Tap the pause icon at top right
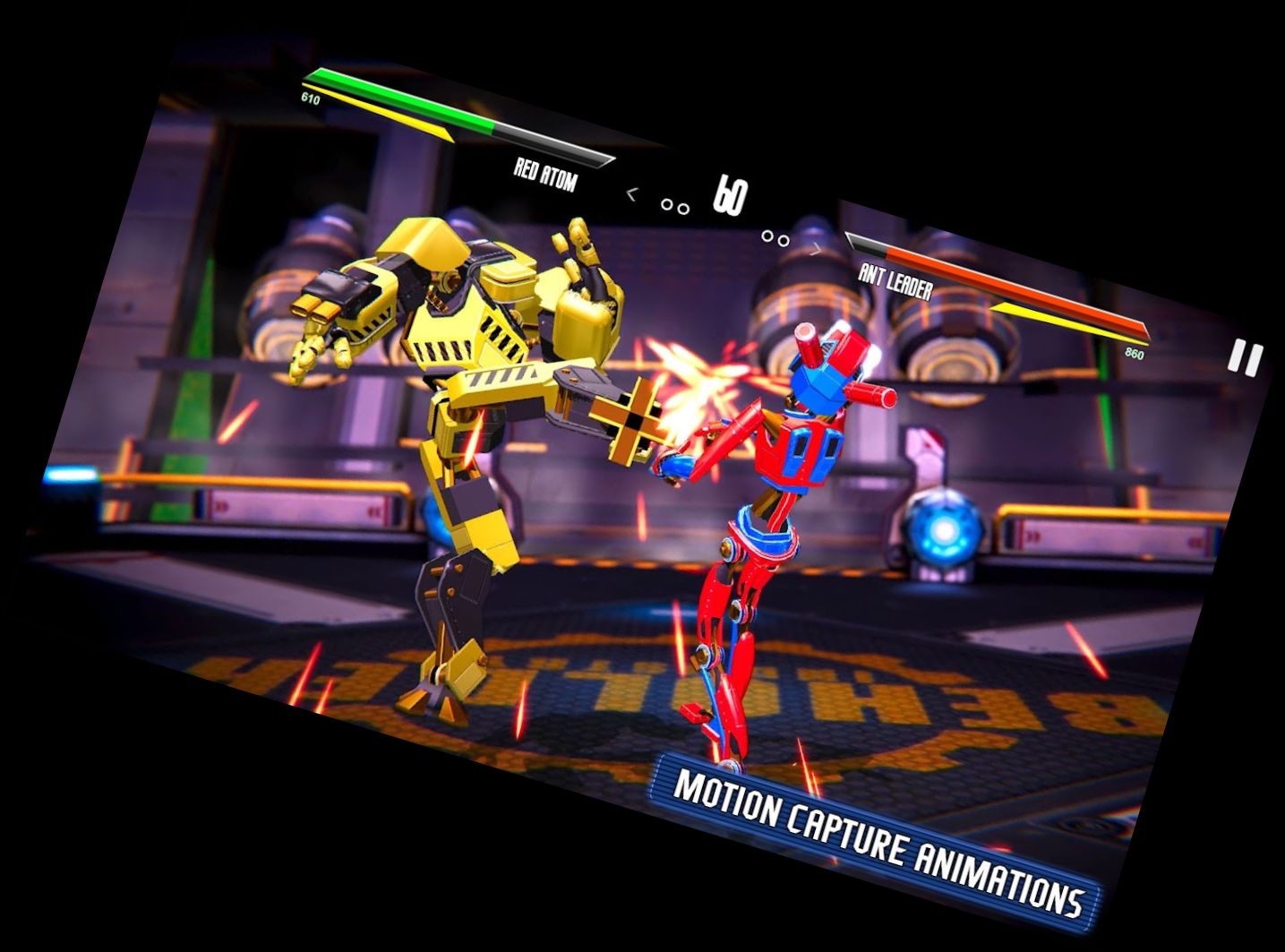This screenshot has height=952, width=1285. click(x=1243, y=358)
